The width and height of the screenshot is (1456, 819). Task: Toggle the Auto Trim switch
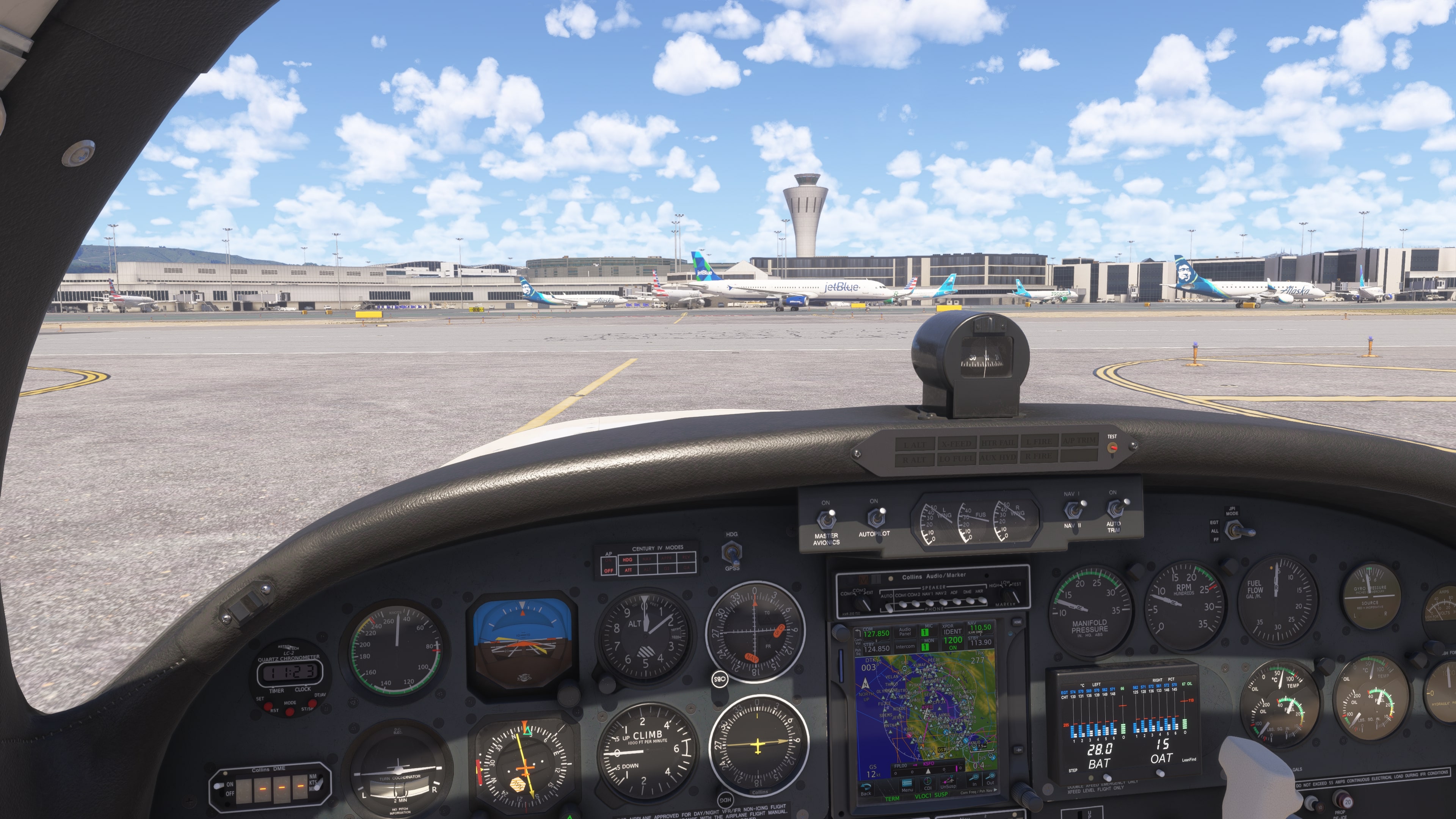click(x=1115, y=509)
